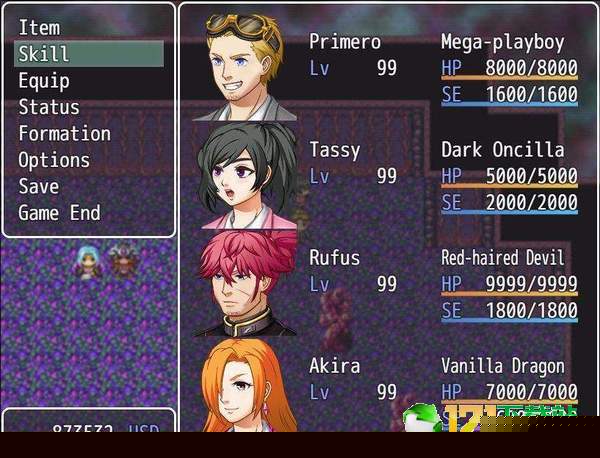Image resolution: width=600 pixels, height=458 pixels.
Task: Select Game End entry
Action: click(59, 212)
